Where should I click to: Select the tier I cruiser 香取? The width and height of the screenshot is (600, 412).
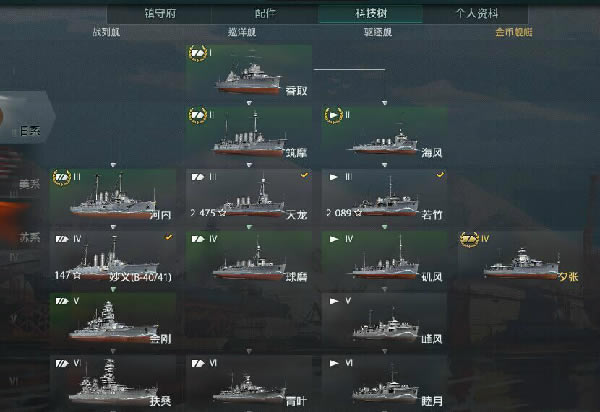pos(248,74)
